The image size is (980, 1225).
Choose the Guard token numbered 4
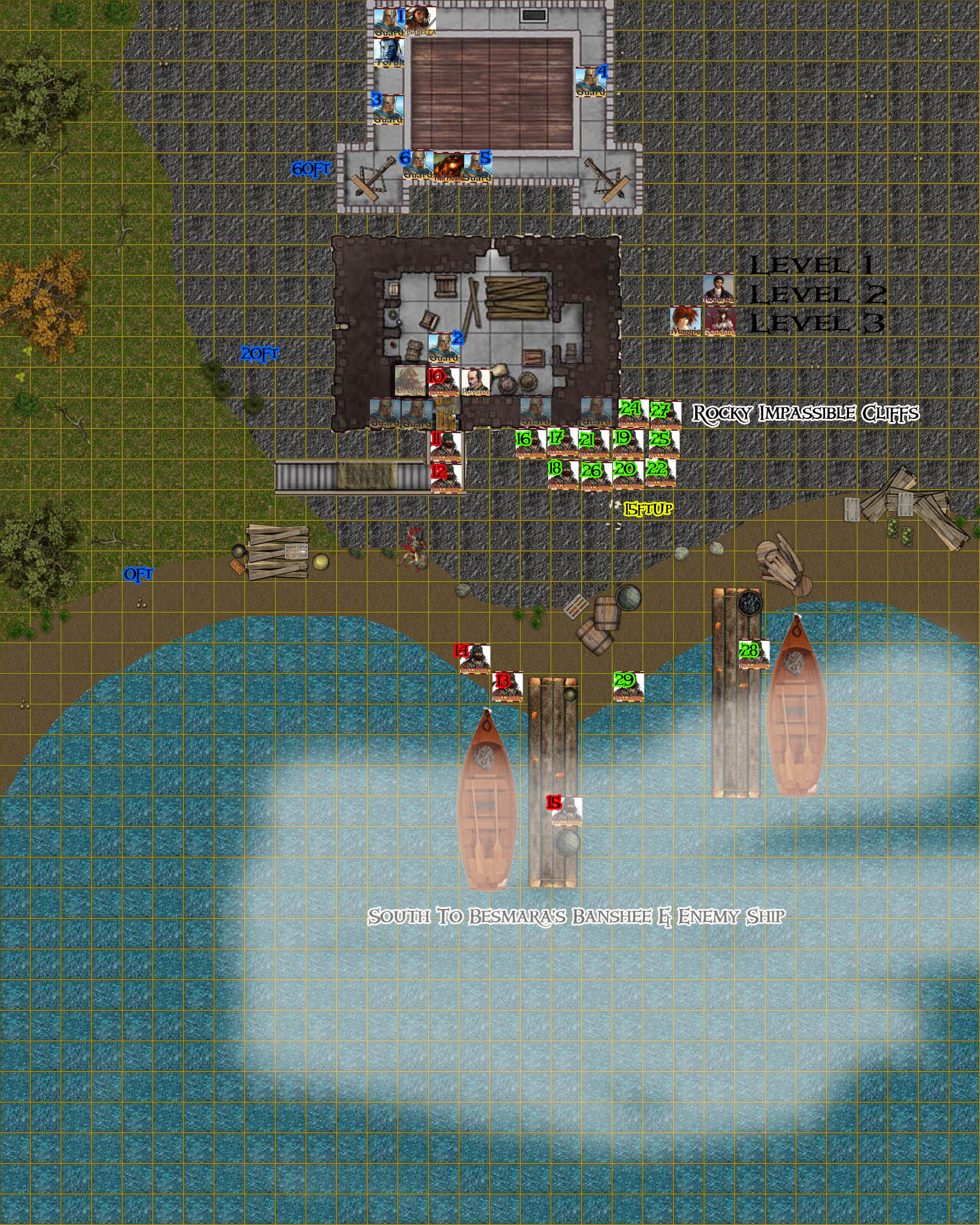590,82
